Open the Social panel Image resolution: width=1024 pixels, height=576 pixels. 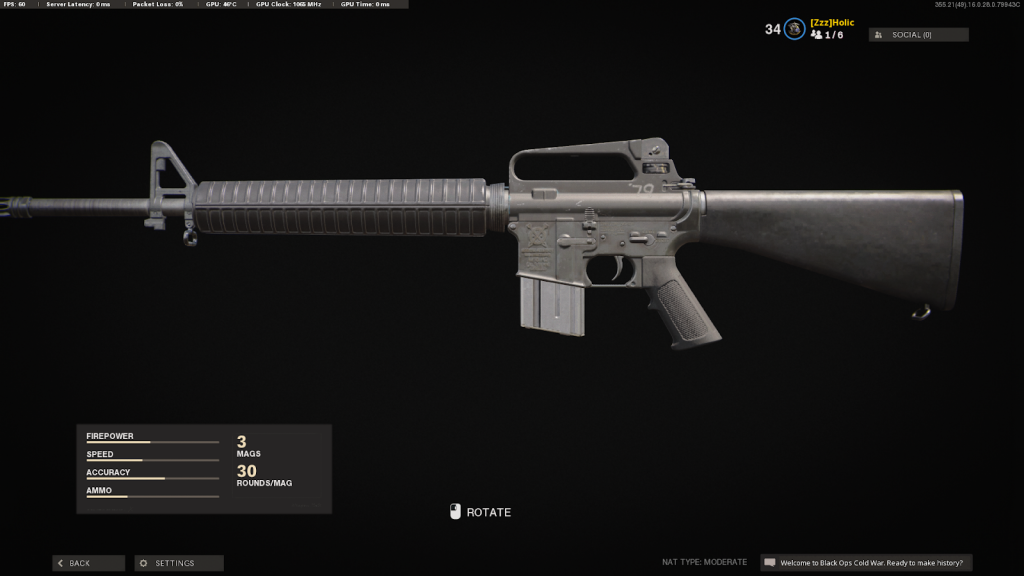coord(918,35)
